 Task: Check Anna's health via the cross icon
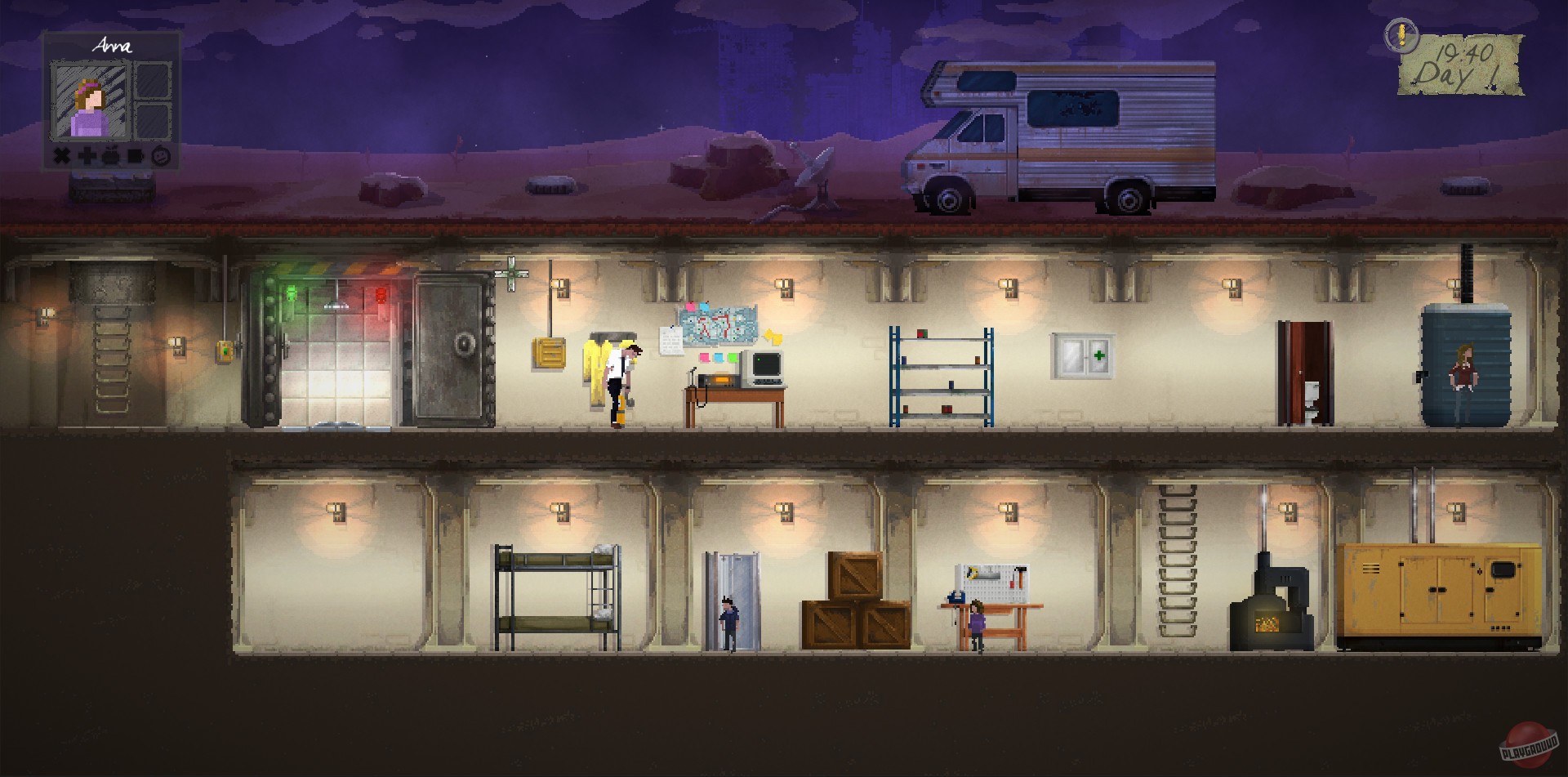[86, 157]
